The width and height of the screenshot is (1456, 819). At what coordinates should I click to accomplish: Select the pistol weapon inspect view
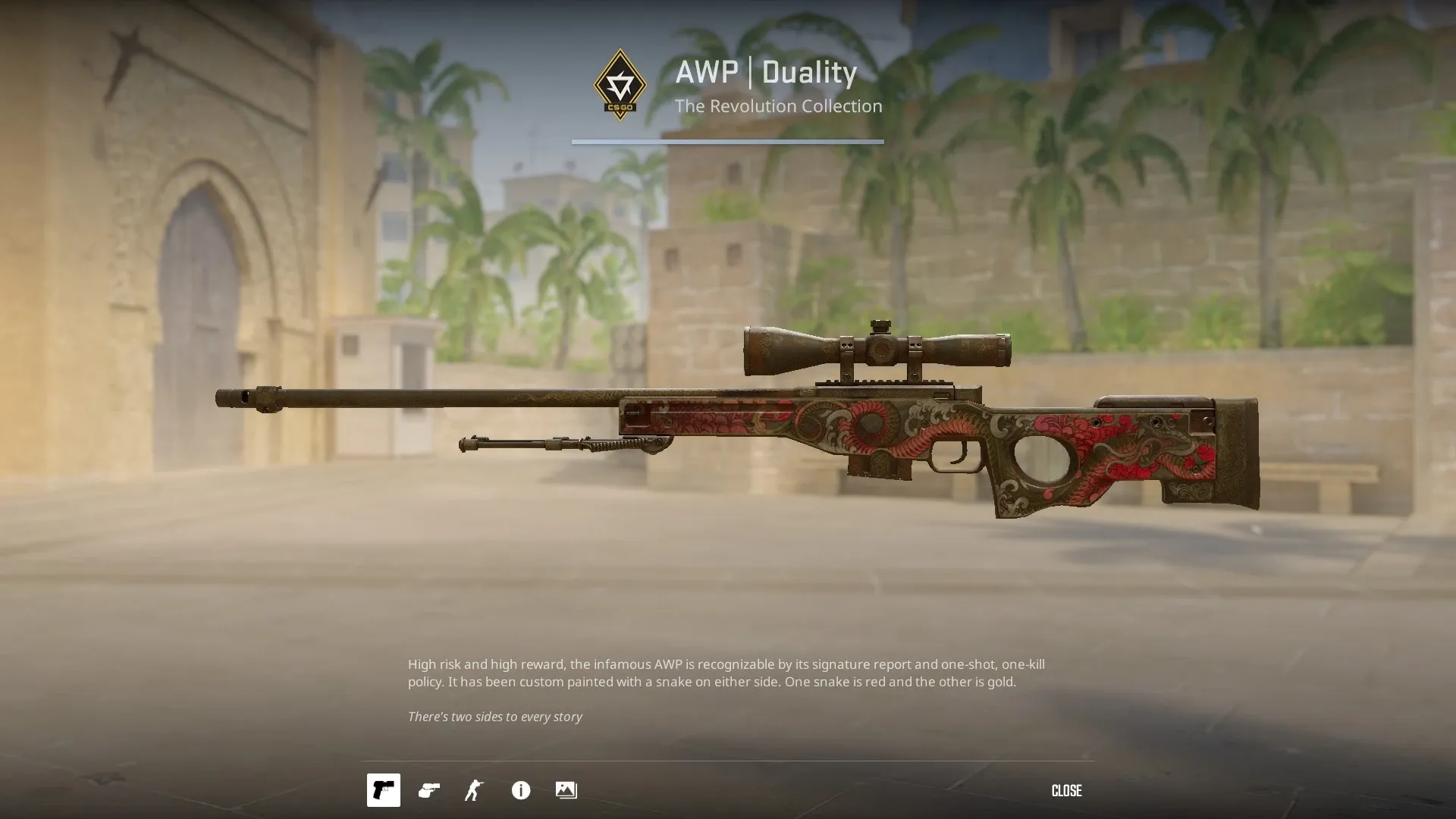click(x=383, y=790)
